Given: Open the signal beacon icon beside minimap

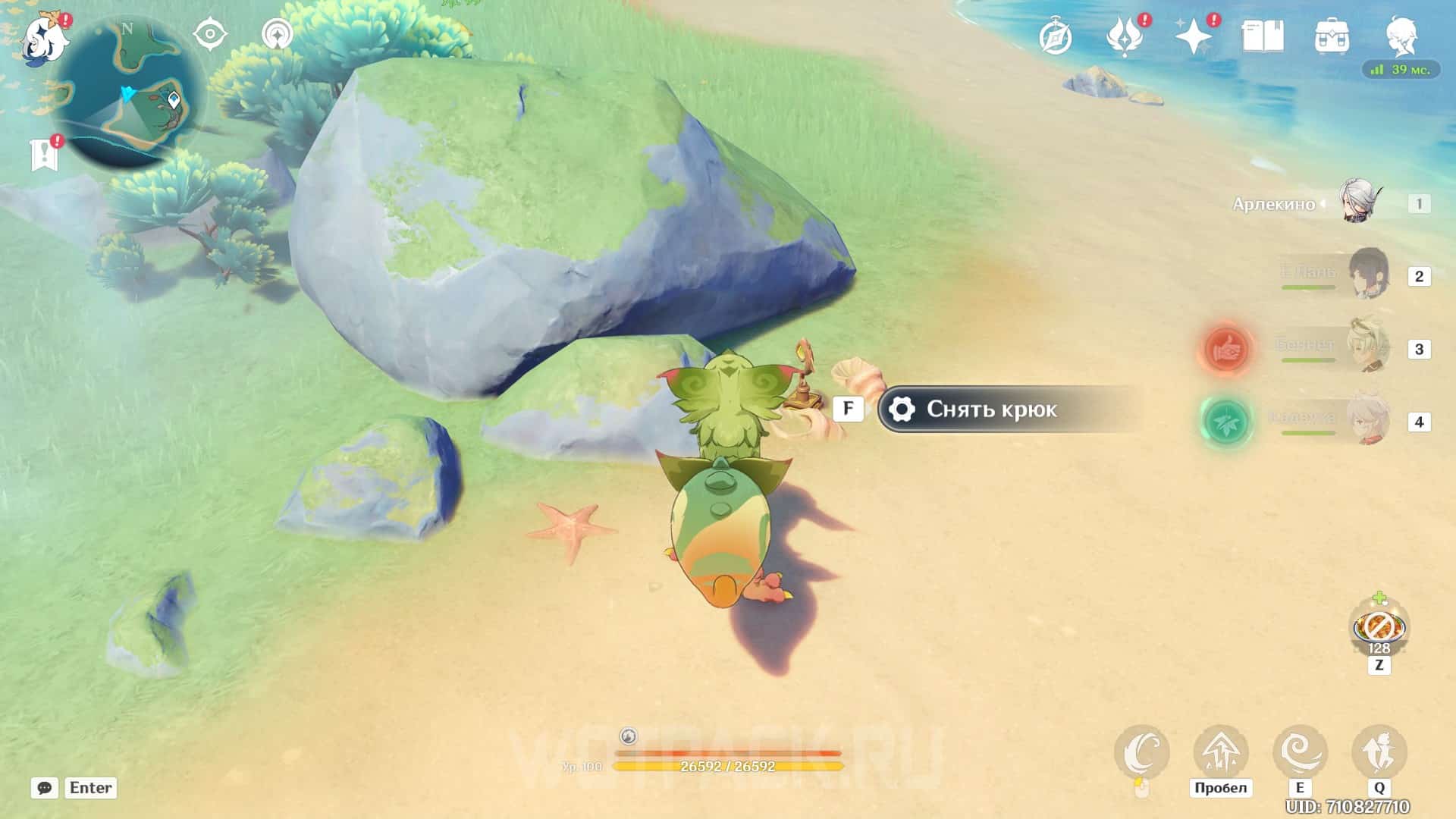Looking at the screenshot, I should [277, 35].
